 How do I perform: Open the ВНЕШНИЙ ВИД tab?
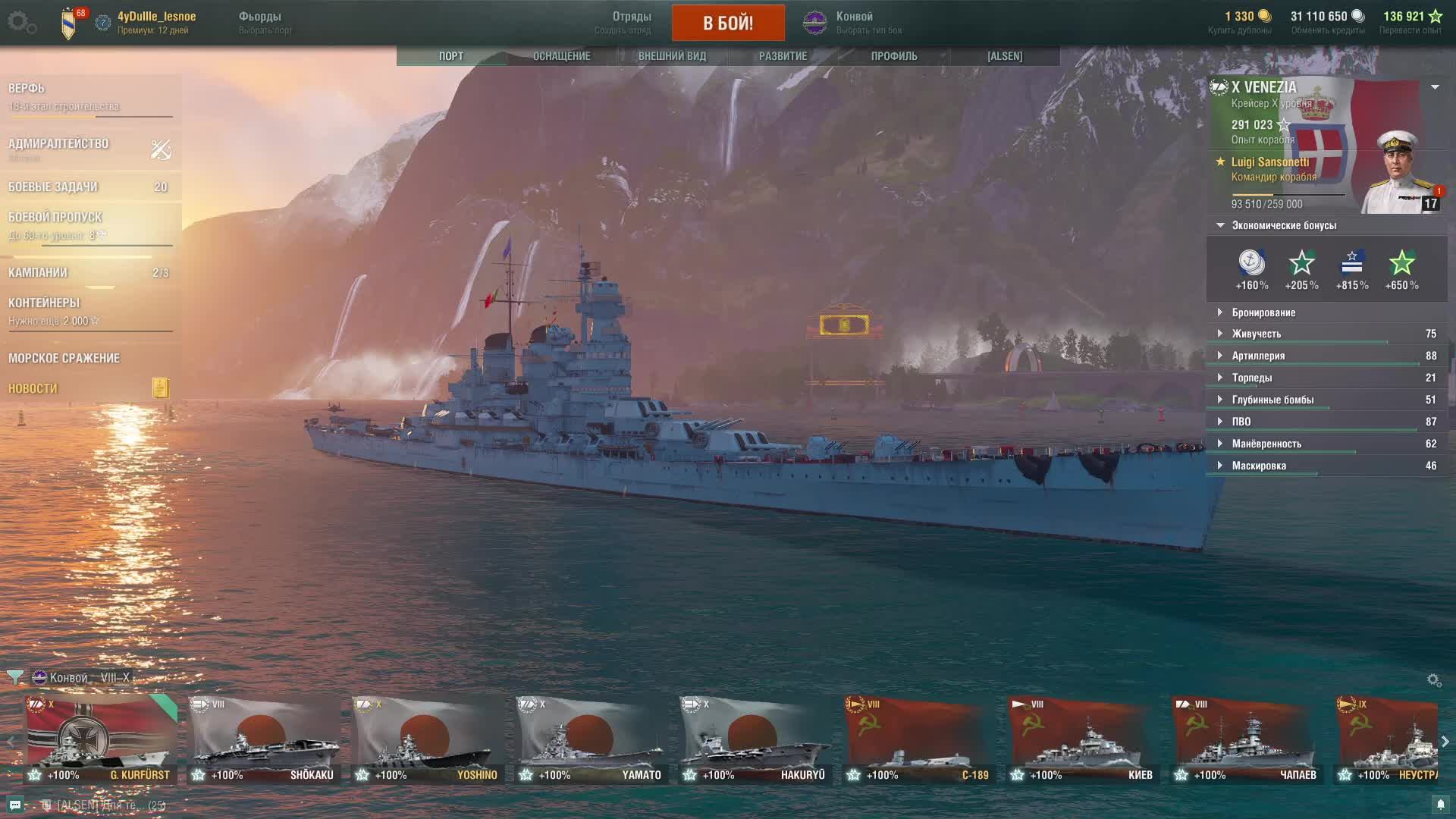point(672,56)
